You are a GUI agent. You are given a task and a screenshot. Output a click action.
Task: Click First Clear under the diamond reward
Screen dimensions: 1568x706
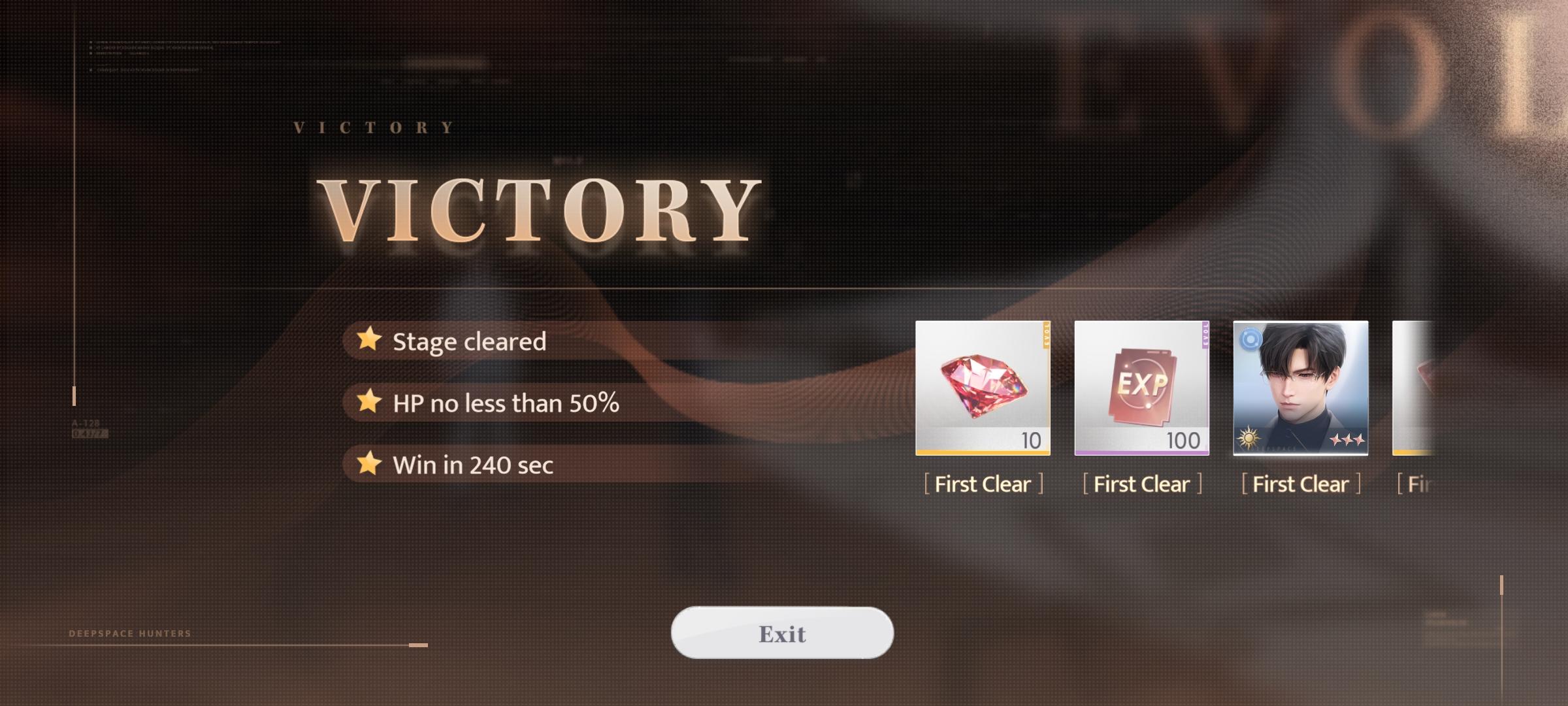pyautogui.click(x=982, y=484)
